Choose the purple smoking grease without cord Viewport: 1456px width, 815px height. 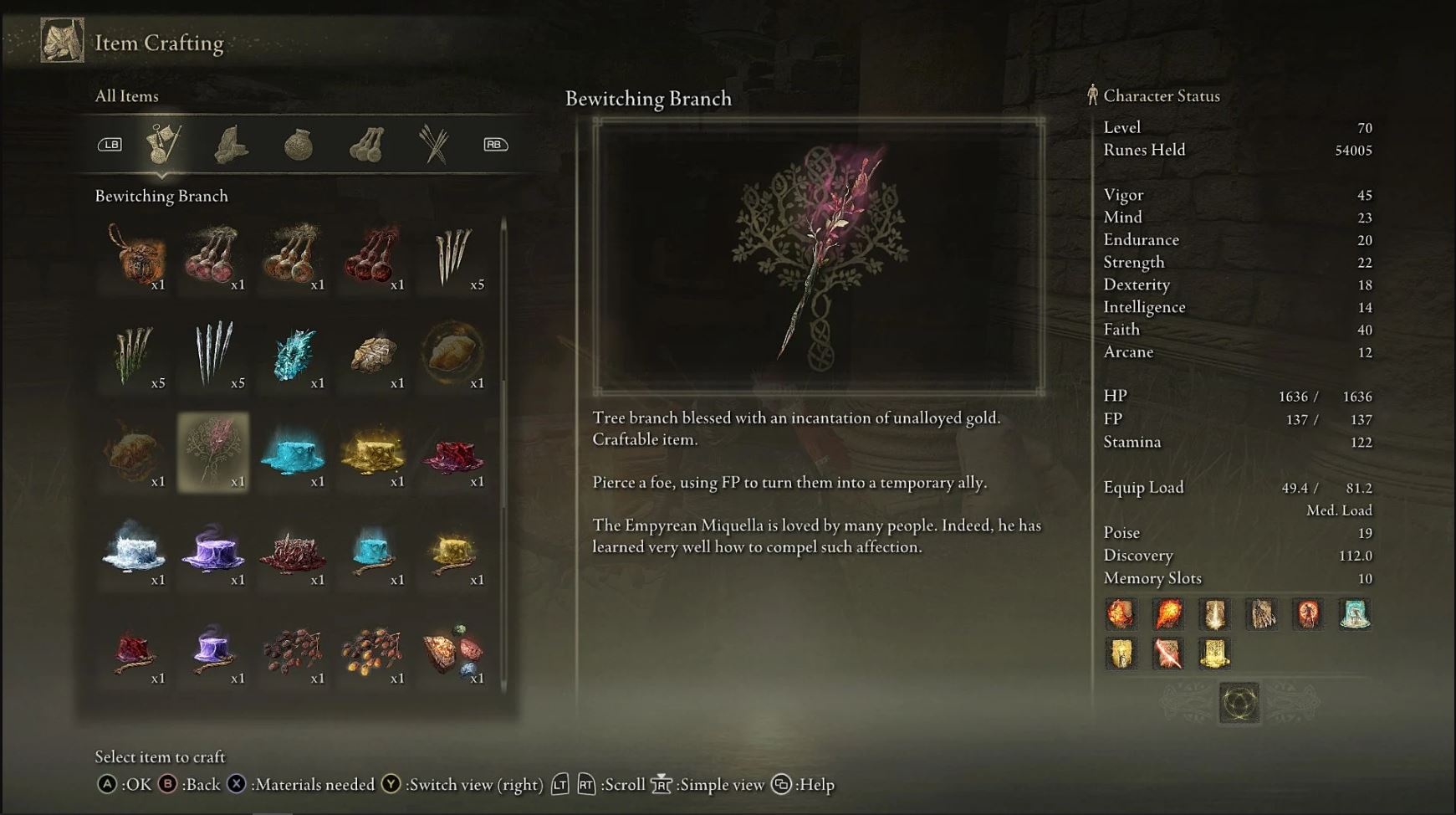[213, 550]
